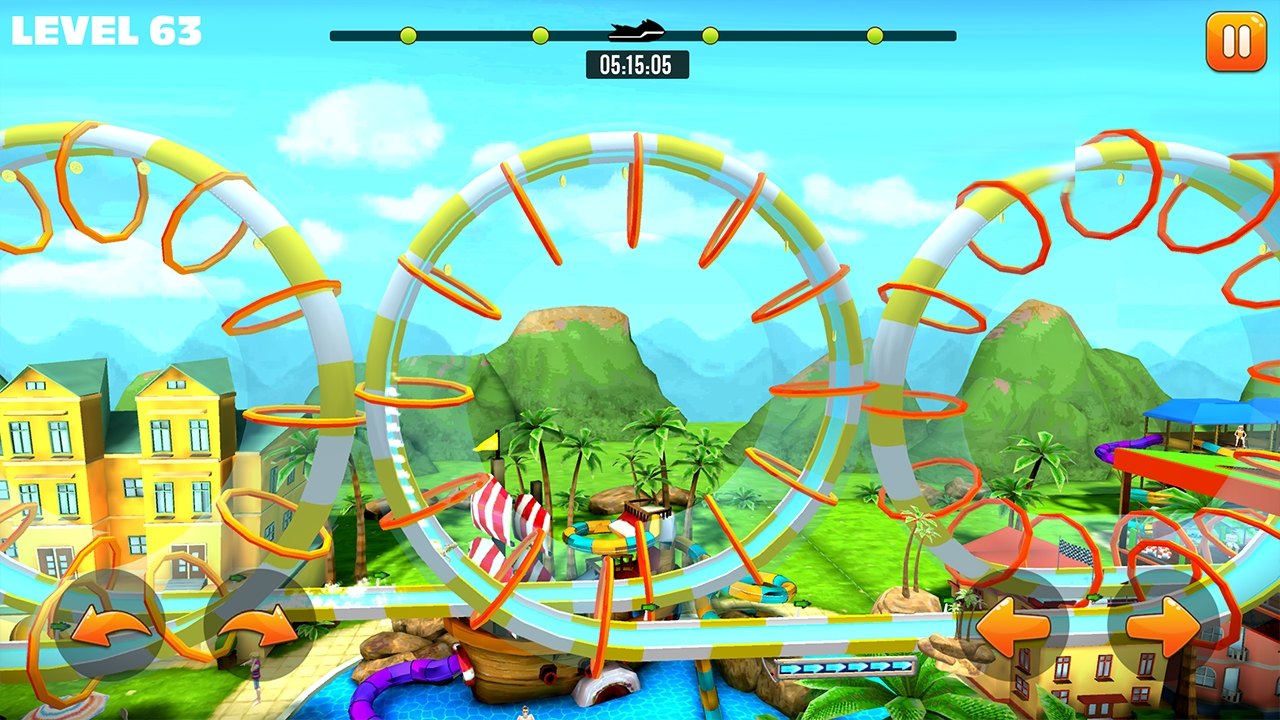Image resolution: width=1280 pixels, height=720 pixels.
Task: Pause the game with the orange button
Action: 1236,42
